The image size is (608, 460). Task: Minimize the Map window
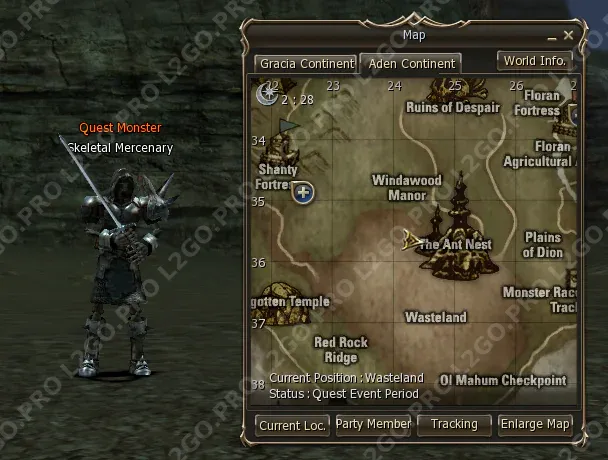coord(551,36)
